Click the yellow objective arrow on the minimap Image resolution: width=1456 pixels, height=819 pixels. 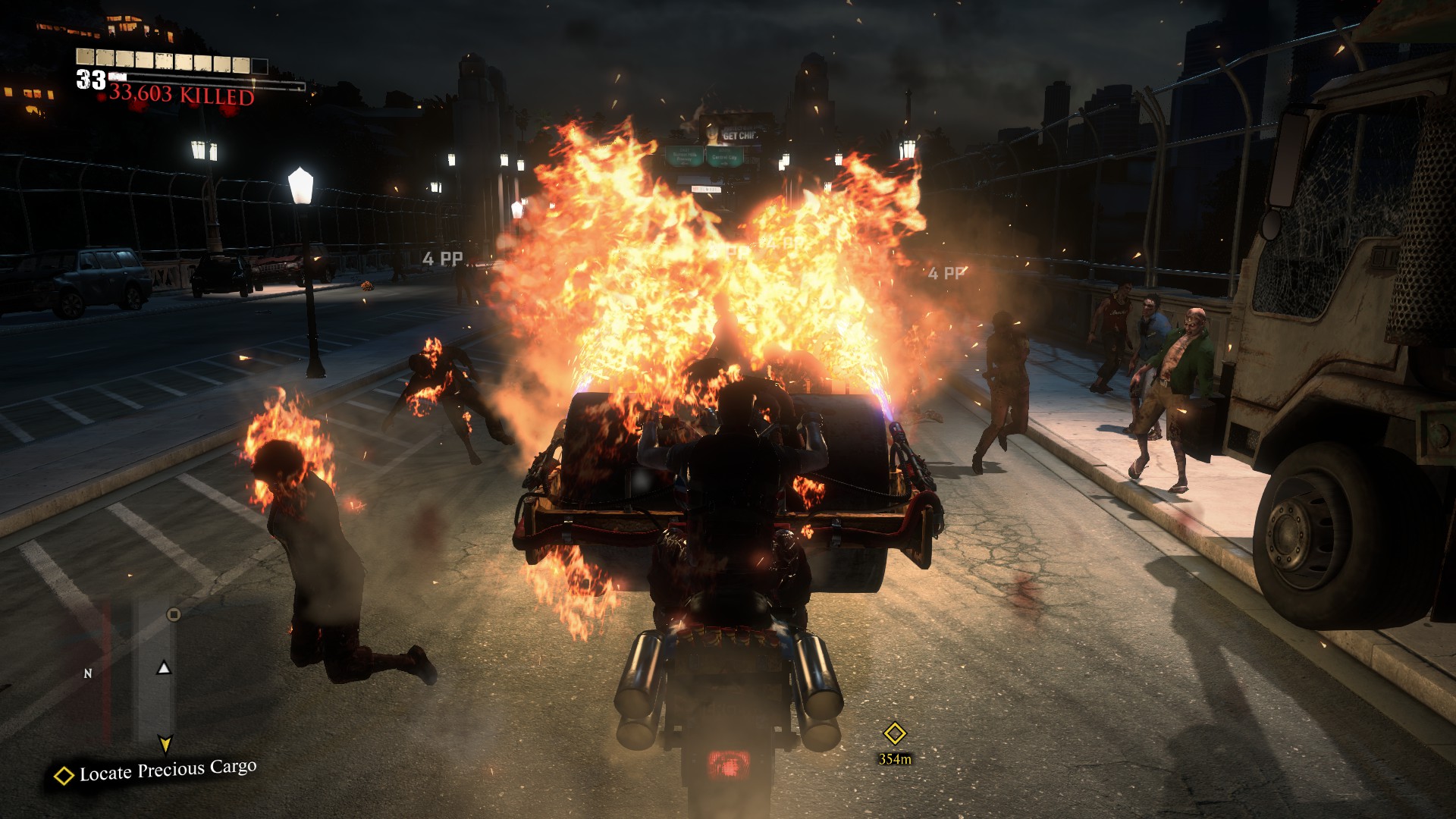click(165, 743)
